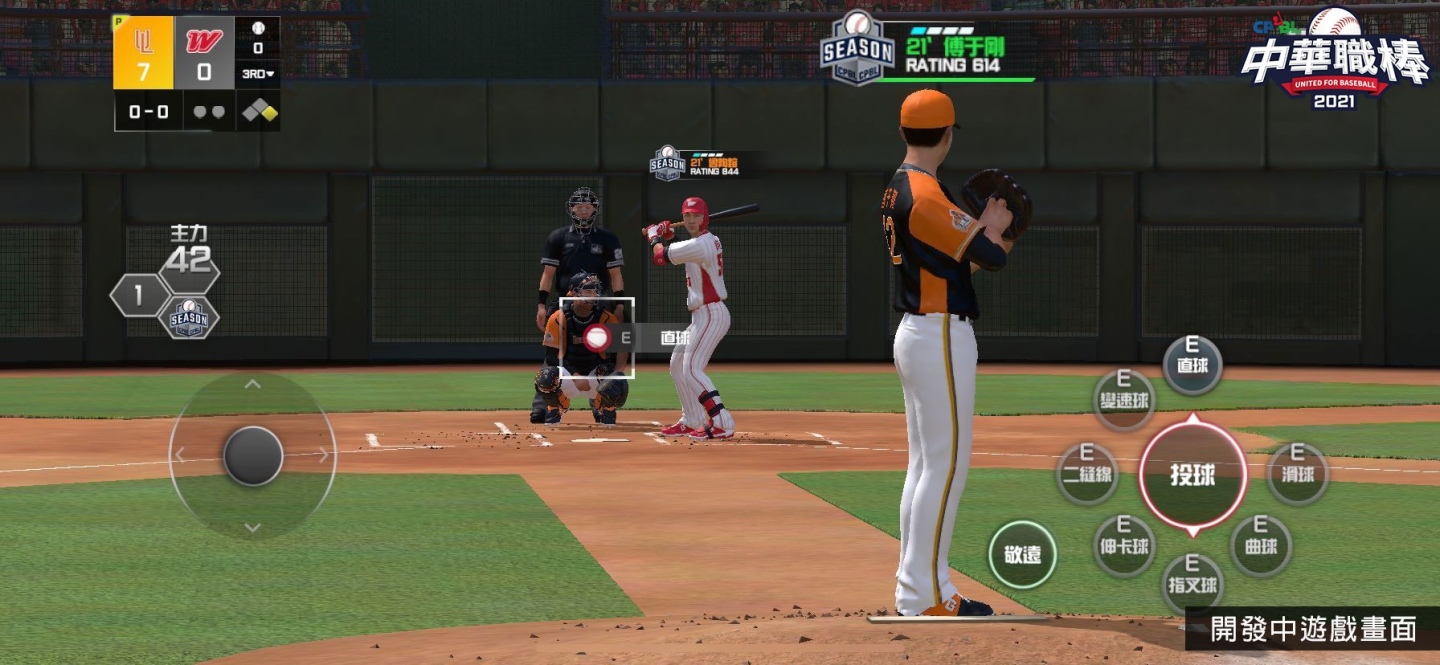Viewport: 1440px width, 665px height.
Task: Choose the 變速球 changeup pitch
Action: tap(1124, 399)
